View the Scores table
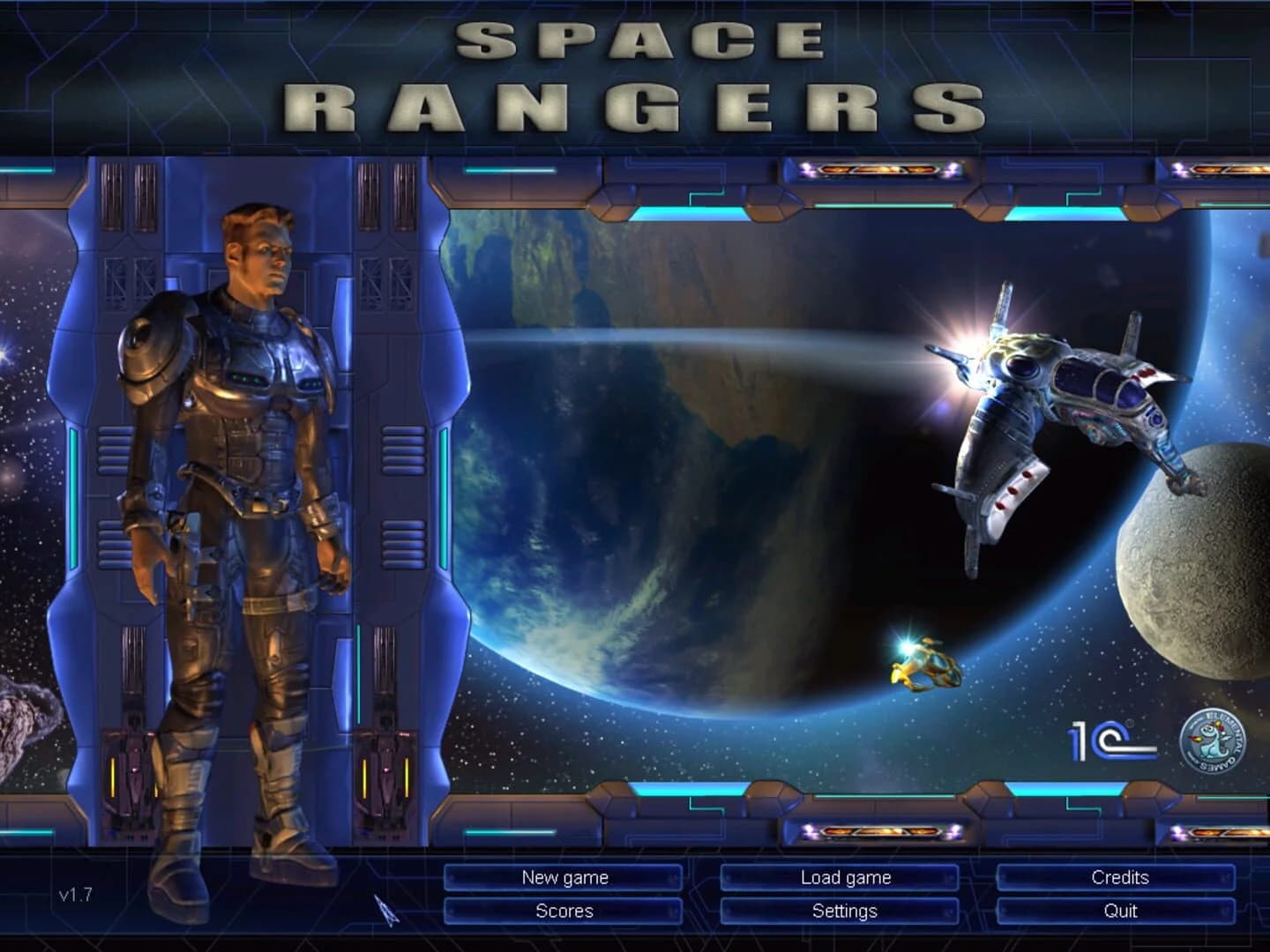Image resolution: width=1270 pixels, height=952 pixels. [x=565, y=911]
